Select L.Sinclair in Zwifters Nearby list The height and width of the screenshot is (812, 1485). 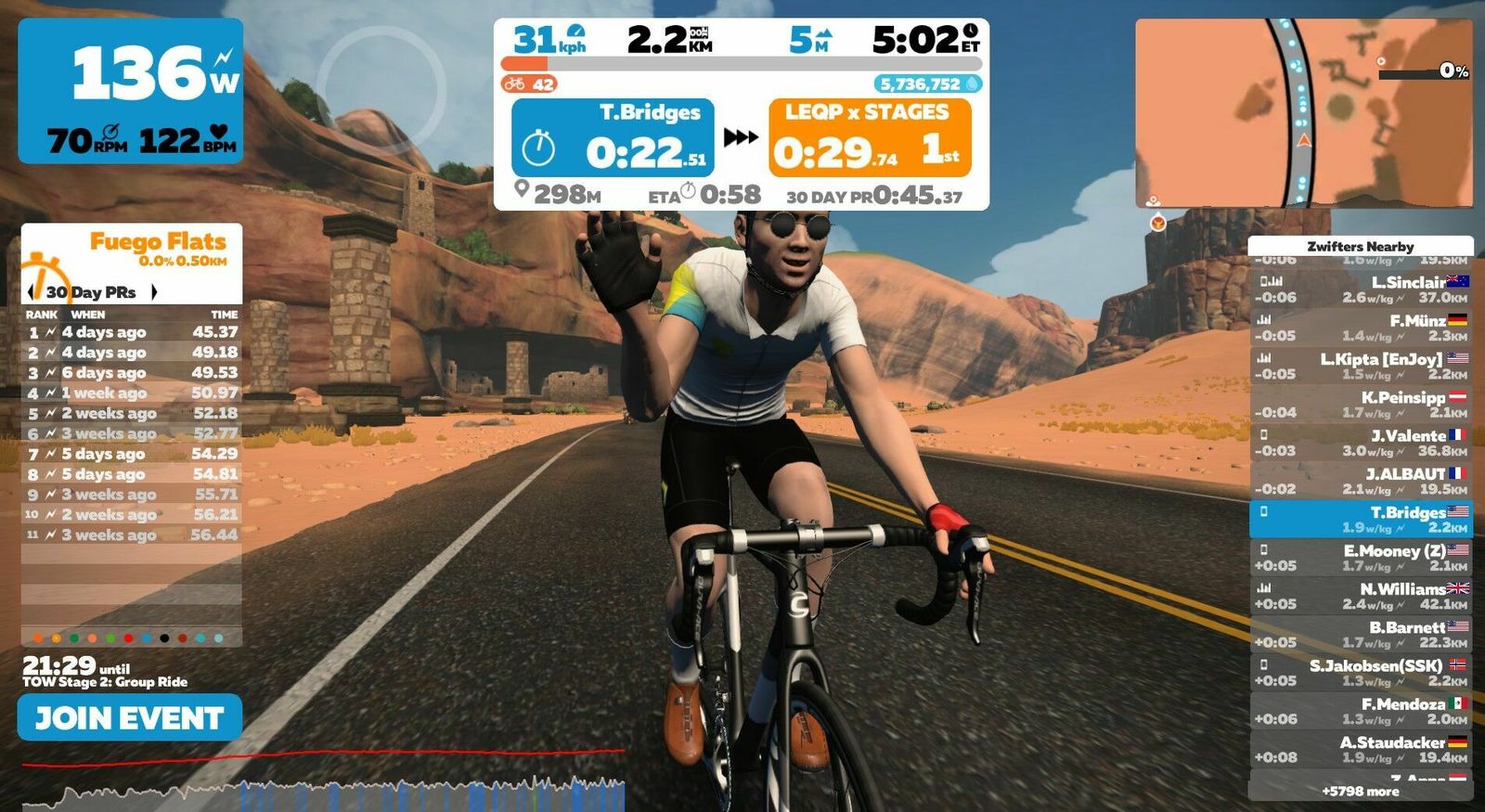(1360, 290)
